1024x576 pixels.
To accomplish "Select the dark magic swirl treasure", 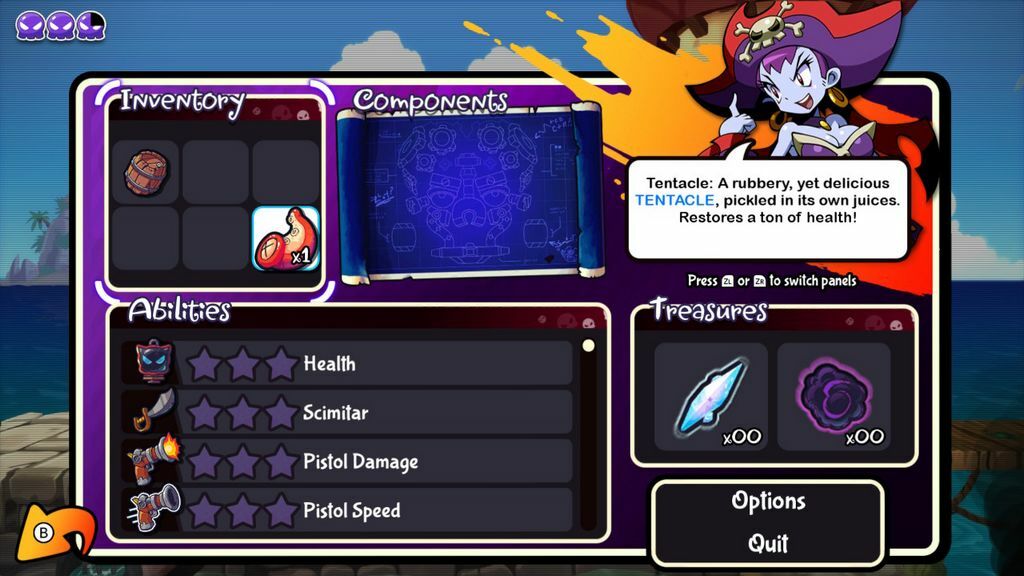I will coord(833,397).
